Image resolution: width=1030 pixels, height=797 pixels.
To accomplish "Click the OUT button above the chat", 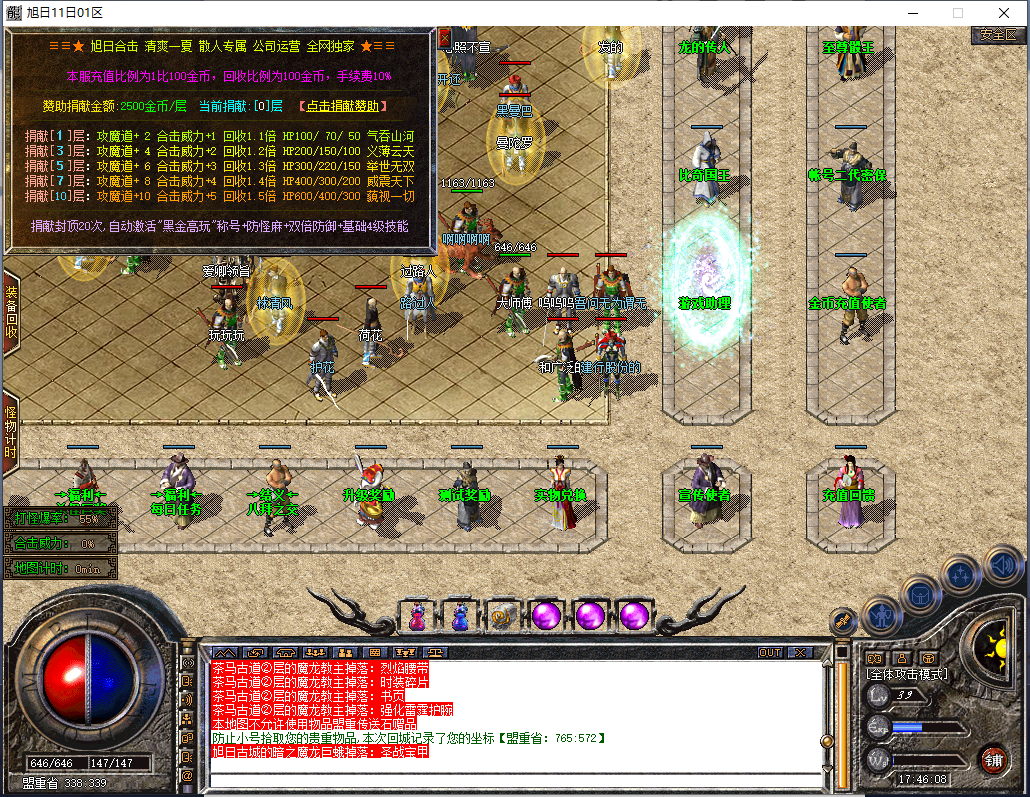I will pyautogui.click(x=769, y=652).
